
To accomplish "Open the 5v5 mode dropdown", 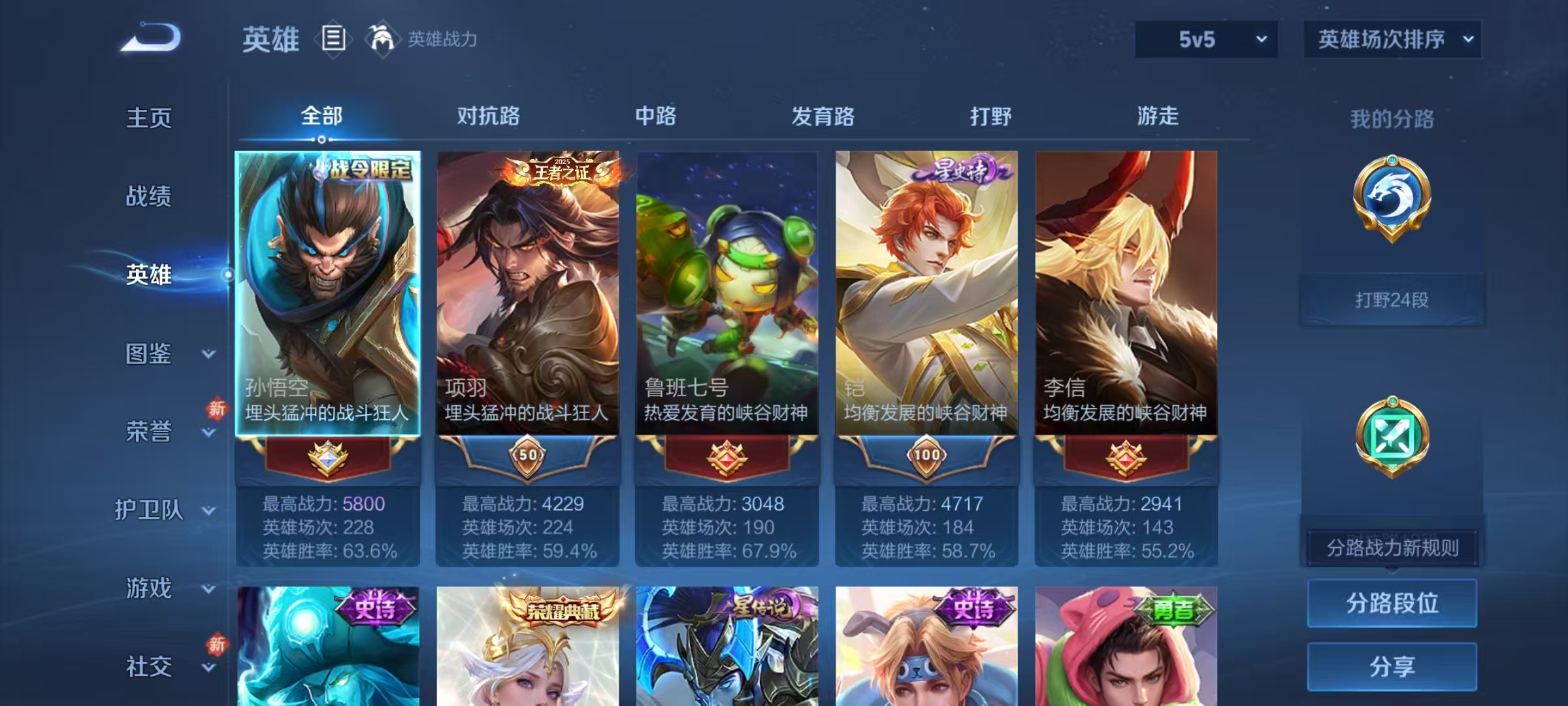I will coord(1205,39).
